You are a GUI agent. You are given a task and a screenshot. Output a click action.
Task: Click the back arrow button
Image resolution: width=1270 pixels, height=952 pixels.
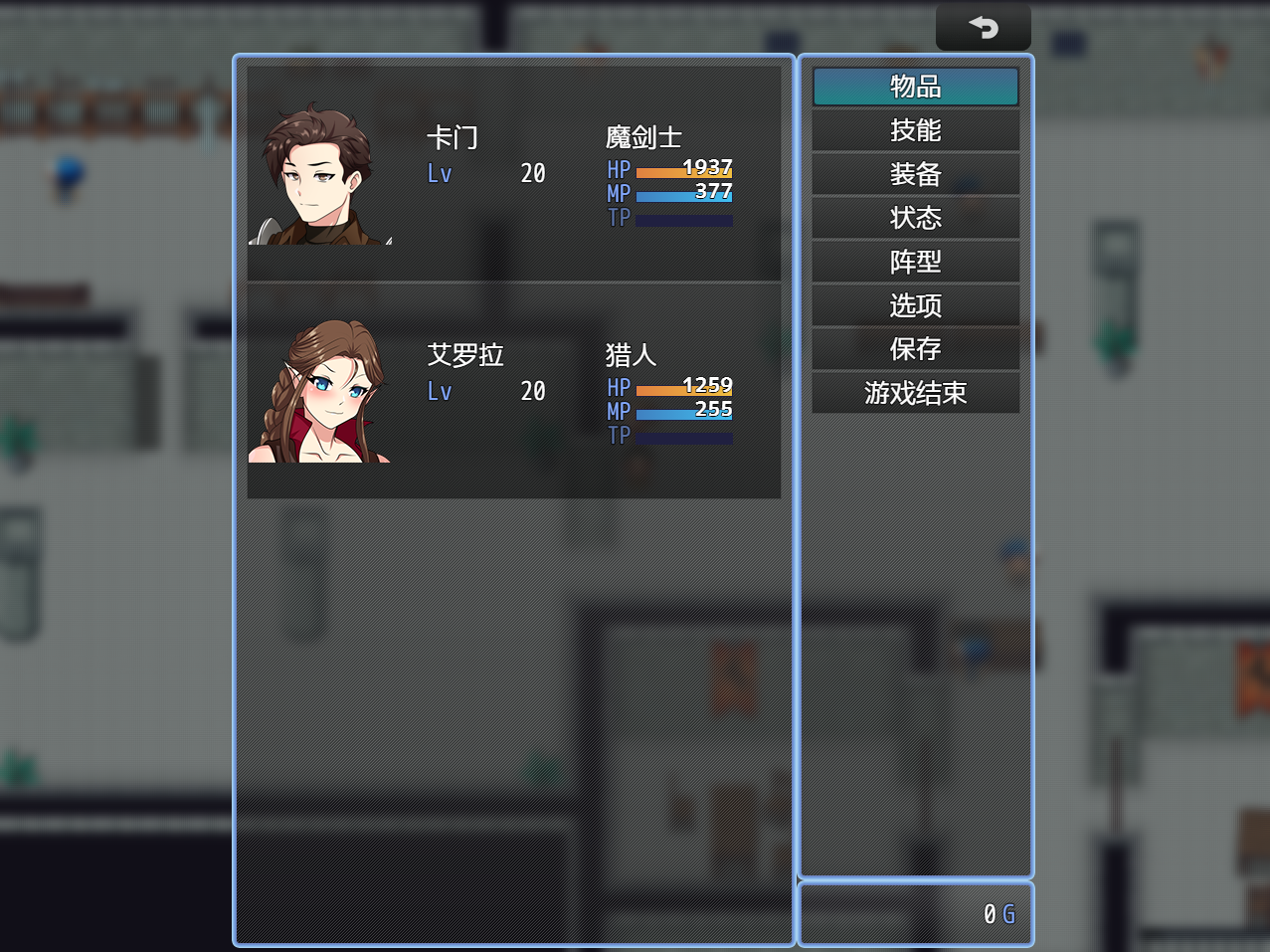(x=983, y=27)
